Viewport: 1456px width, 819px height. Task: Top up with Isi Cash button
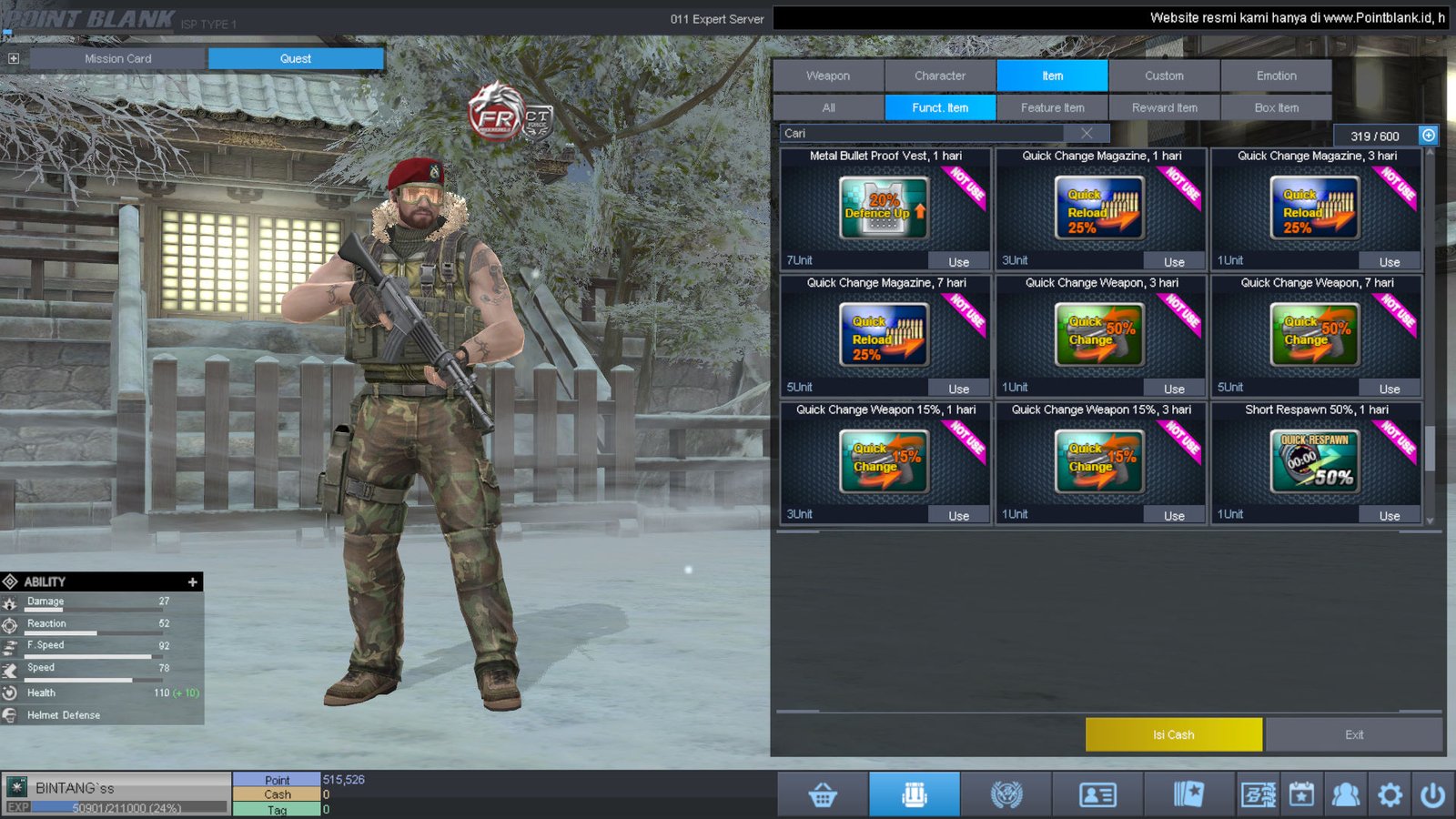1173,734
